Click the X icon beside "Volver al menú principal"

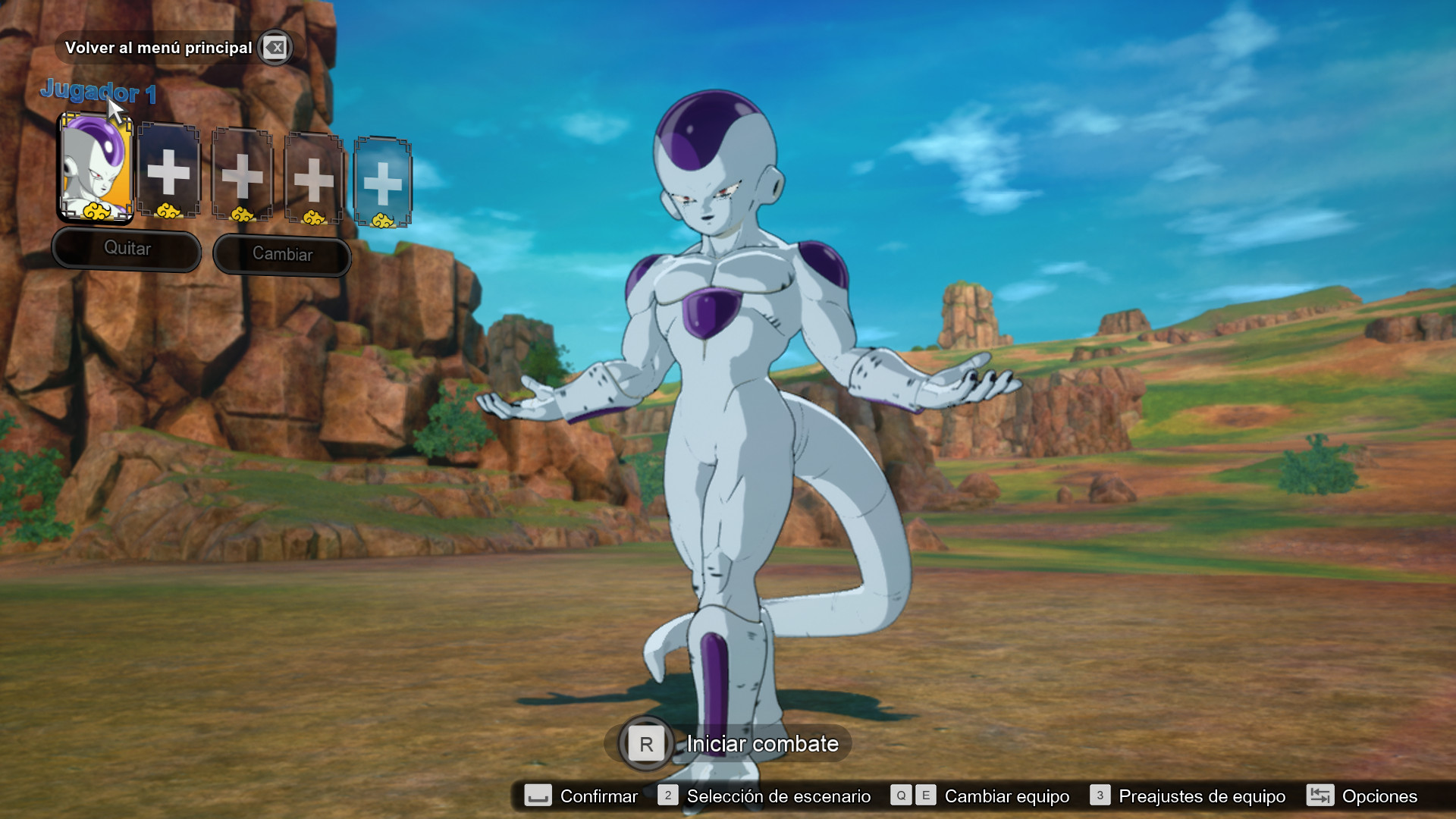coord(275,48)
